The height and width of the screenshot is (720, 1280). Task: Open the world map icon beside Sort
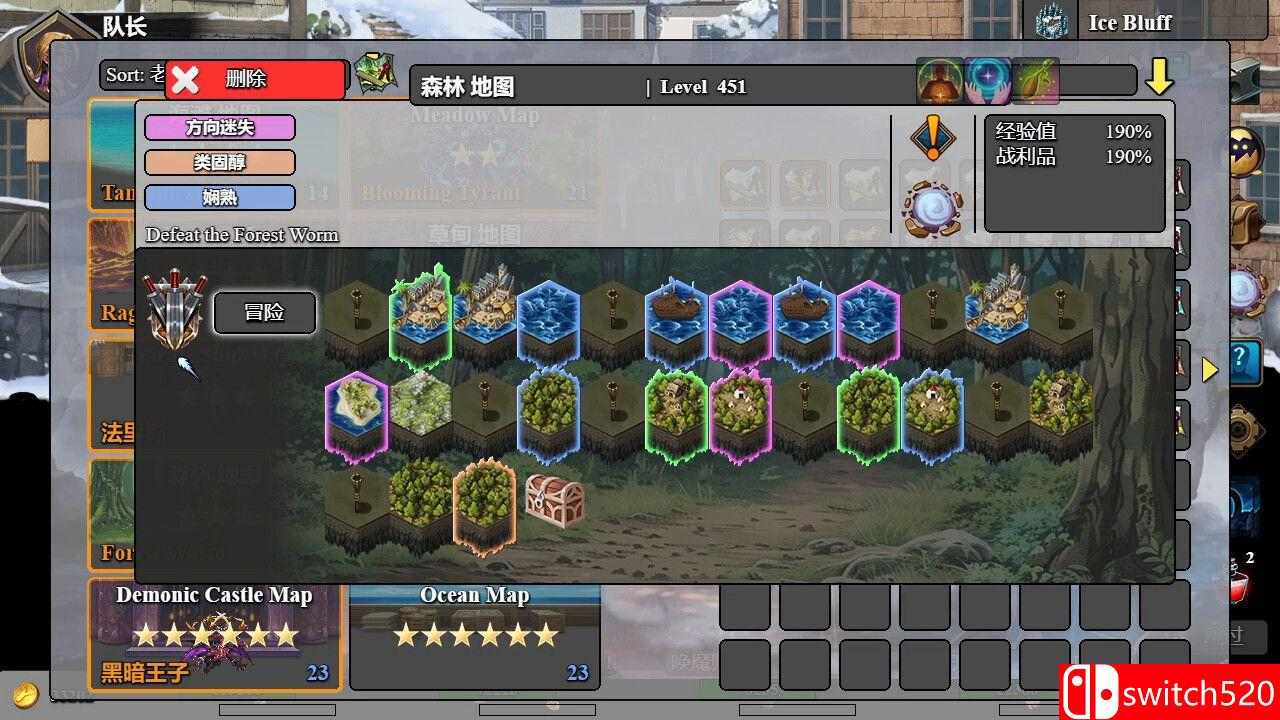coord(373,74)
